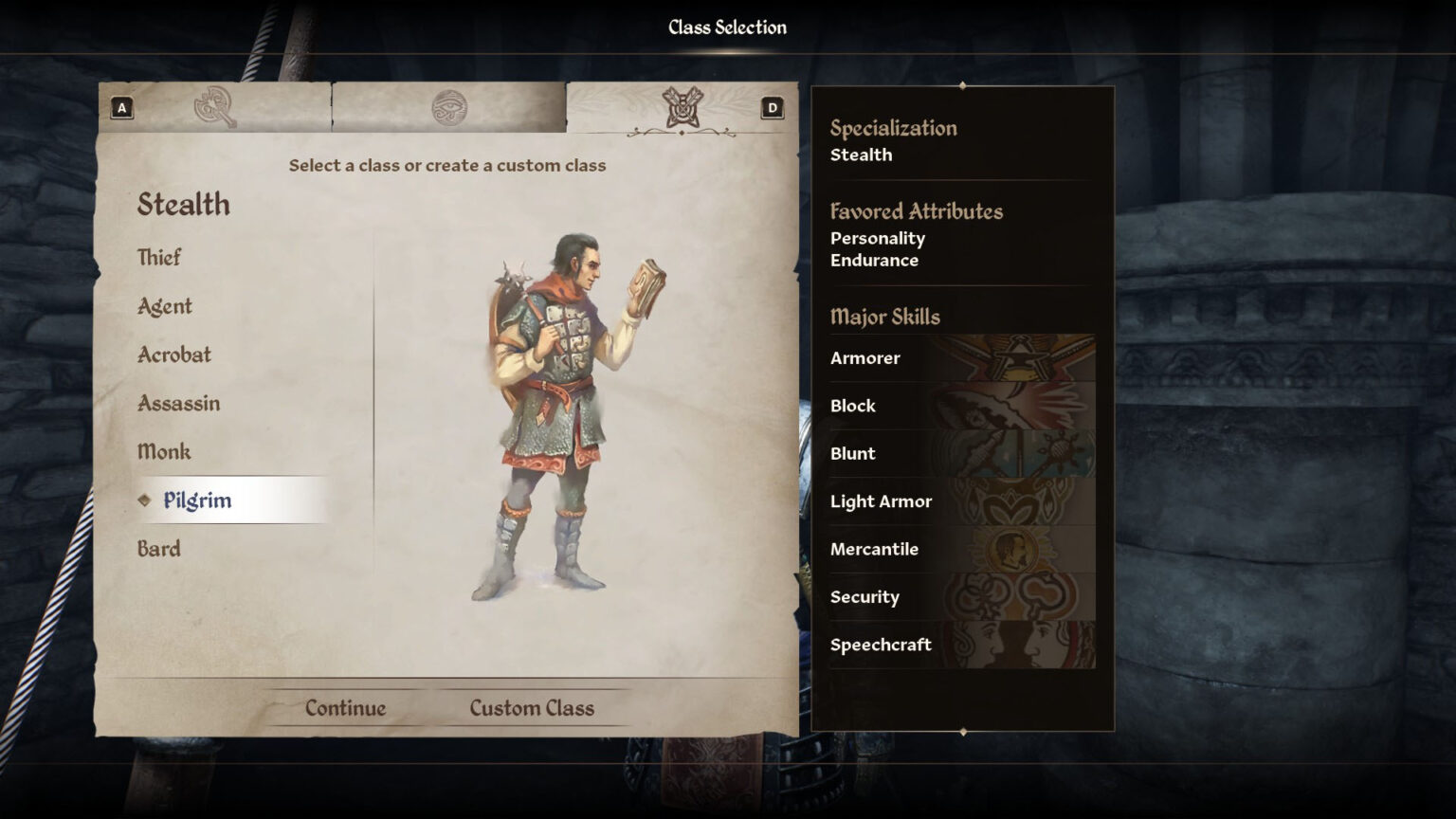Open the Light Armor skill icon
Viewport: 1456px width, 819px height.
click(1014, 501)
